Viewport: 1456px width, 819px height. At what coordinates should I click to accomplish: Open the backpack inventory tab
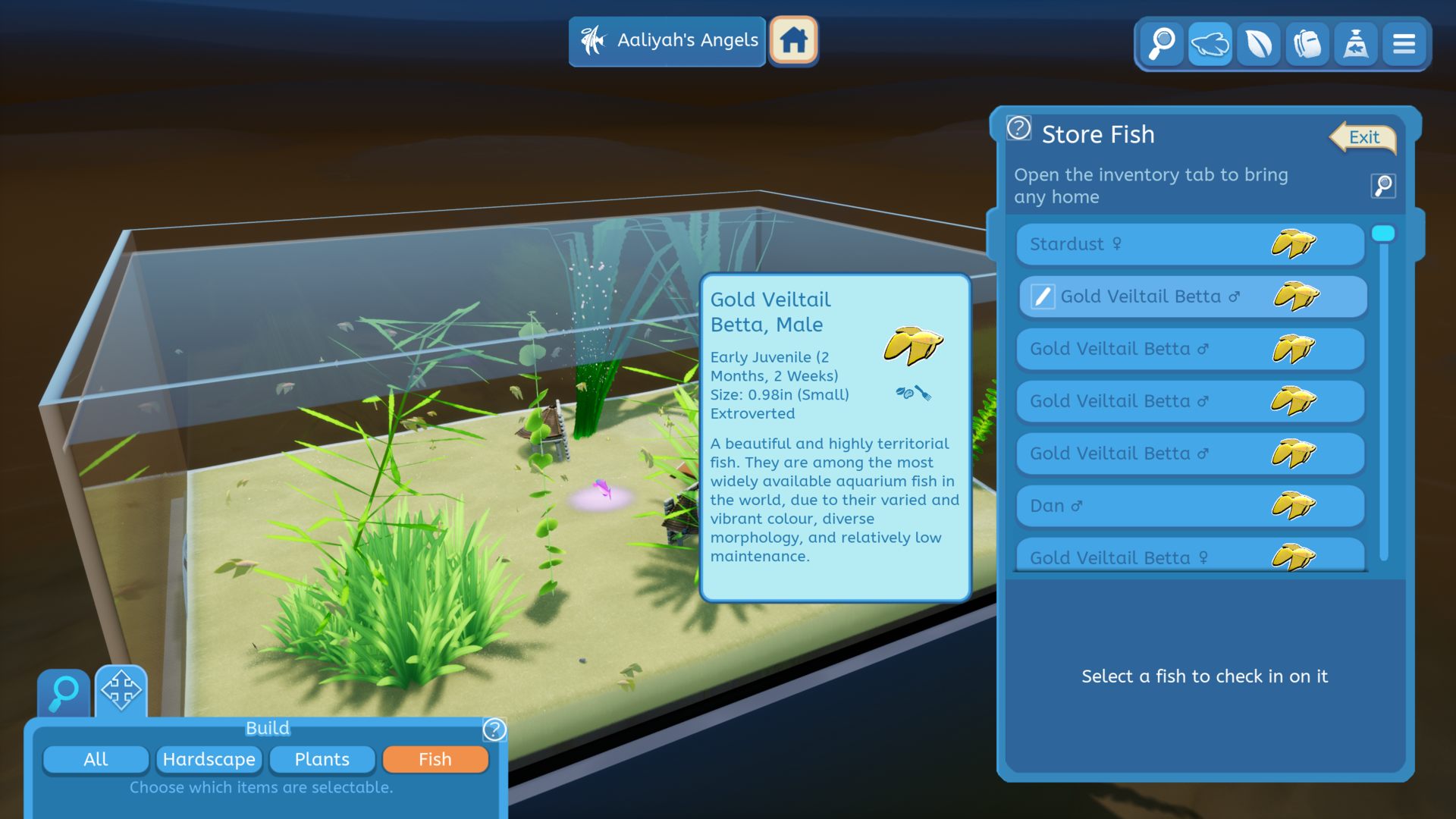1307,44
